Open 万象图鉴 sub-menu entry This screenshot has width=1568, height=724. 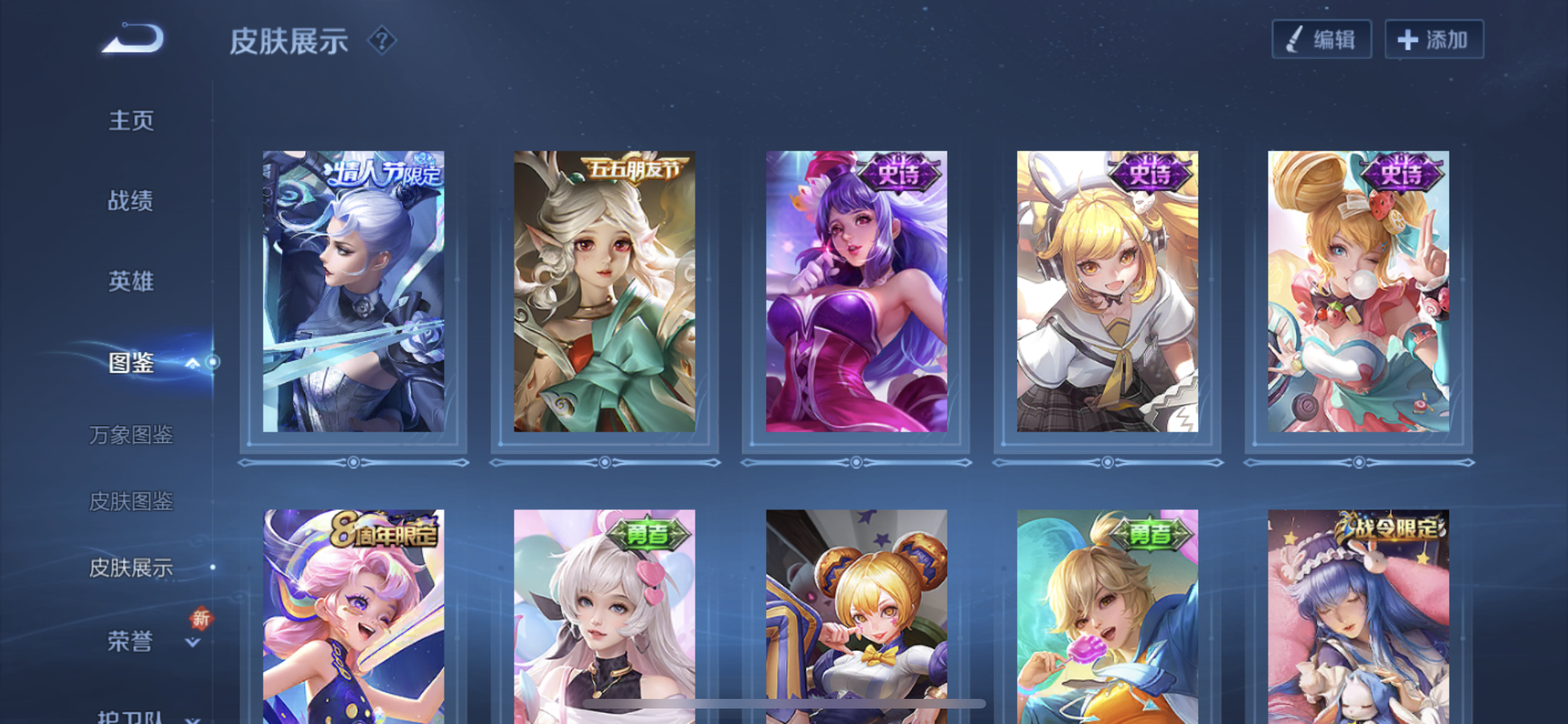pos(131,435)
